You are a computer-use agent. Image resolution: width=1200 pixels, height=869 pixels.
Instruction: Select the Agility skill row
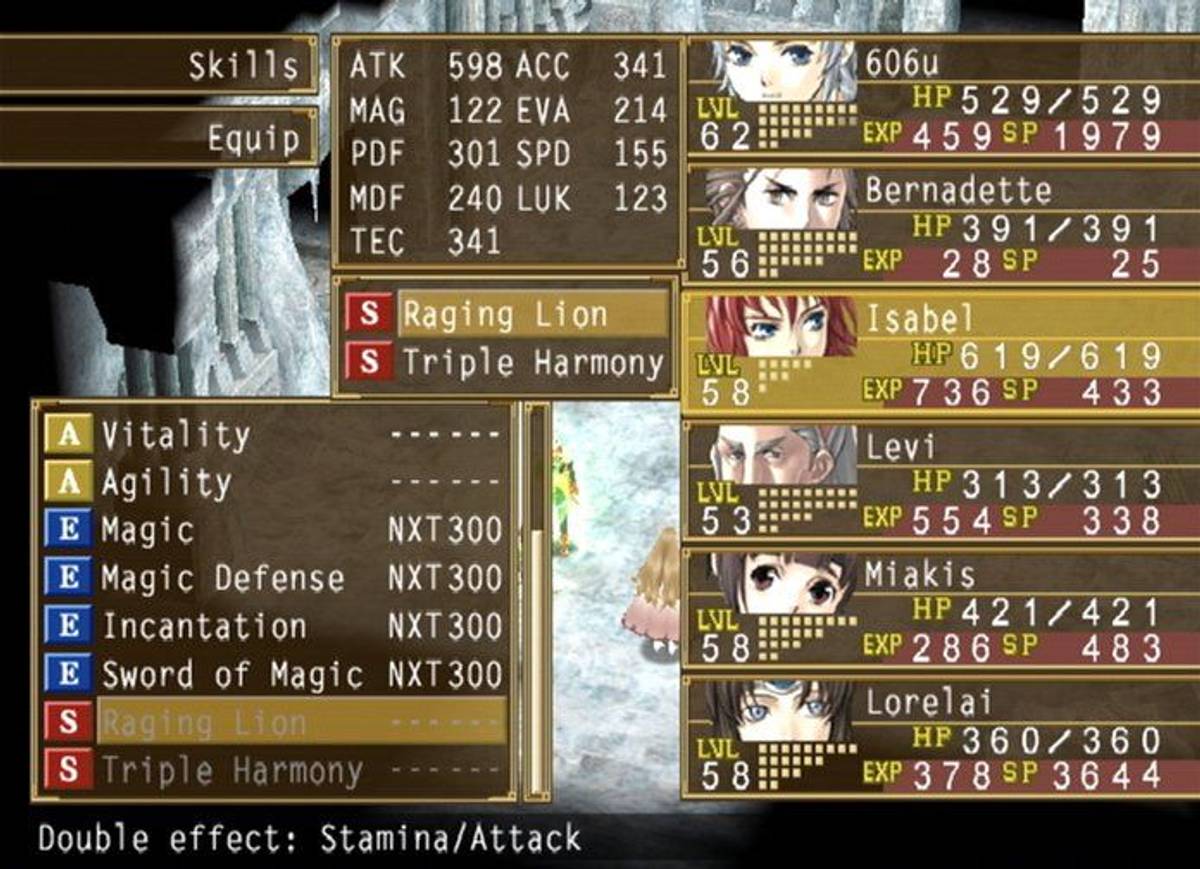(272, 483)
